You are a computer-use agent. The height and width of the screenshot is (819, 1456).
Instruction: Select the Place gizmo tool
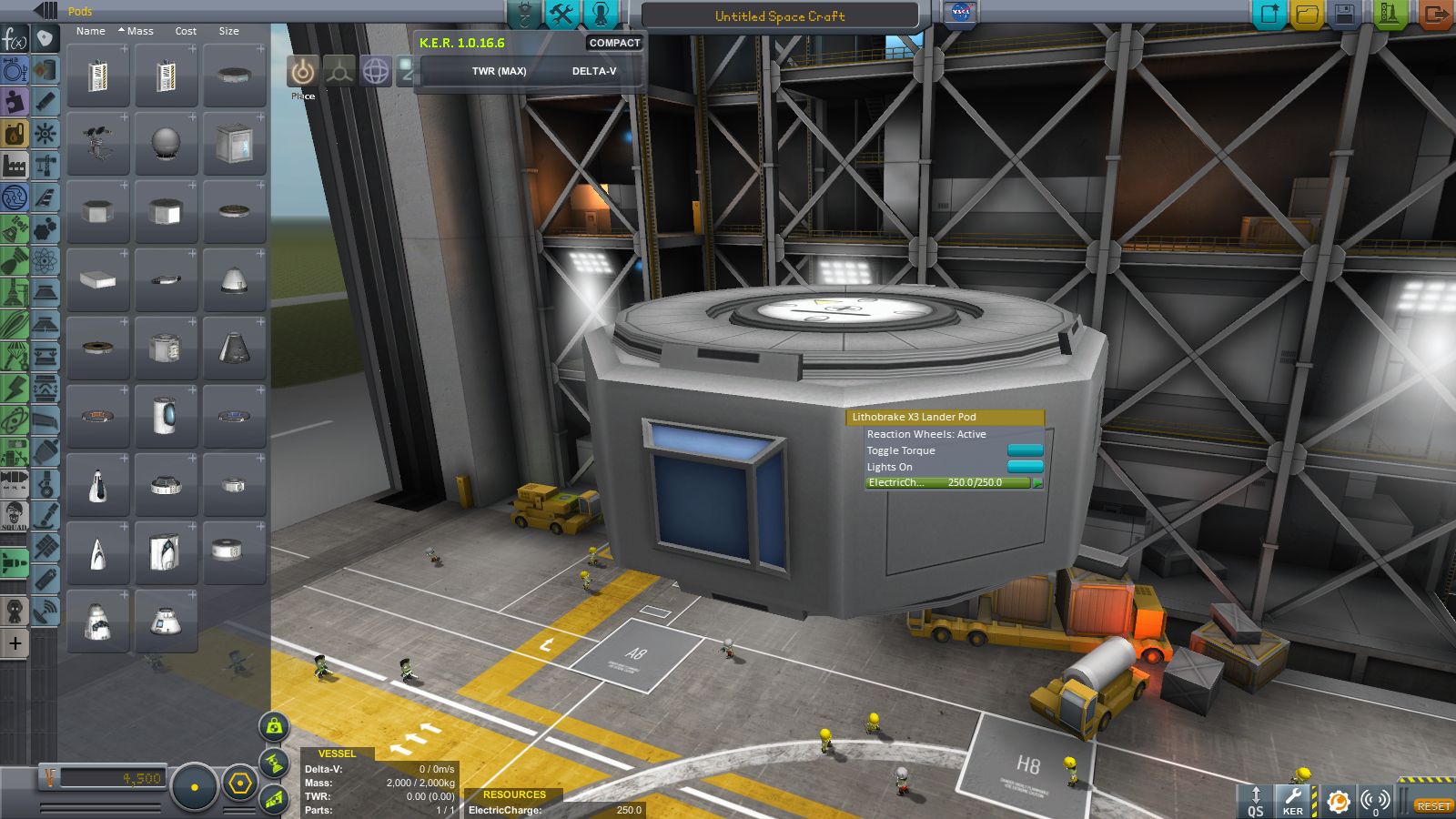[x=303, y=71]
